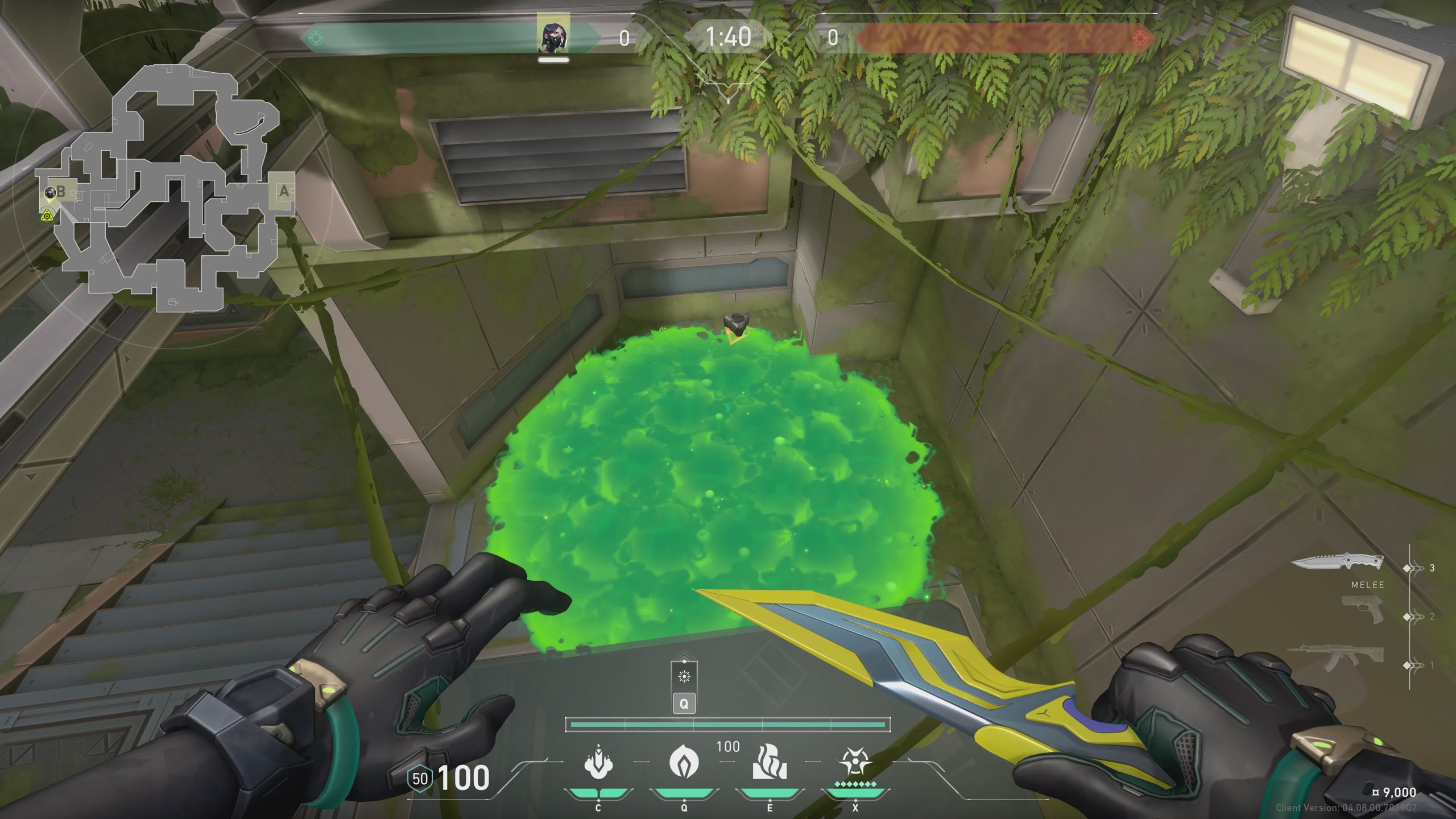Image resolution: width=1456 pixels, height=819 pixels.
Task: Activate the Poison Cloud ability icon
Action: coord(684,762)
